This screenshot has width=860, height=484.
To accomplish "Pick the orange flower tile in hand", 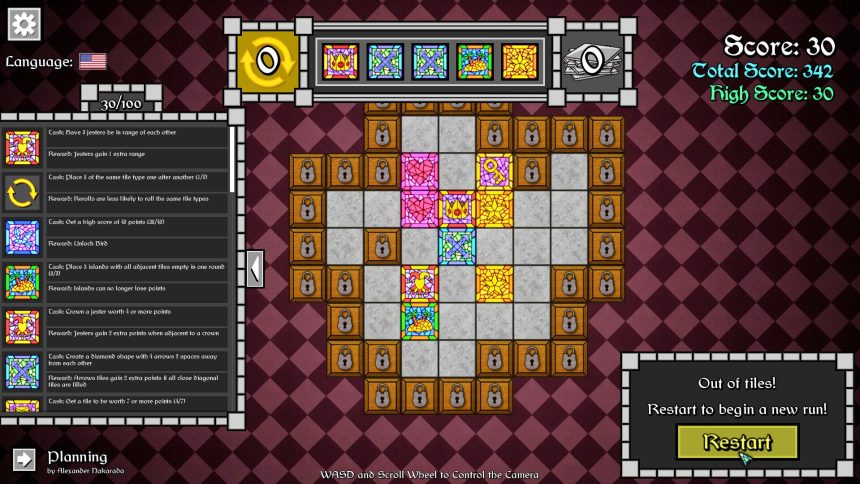I will 520,61.
